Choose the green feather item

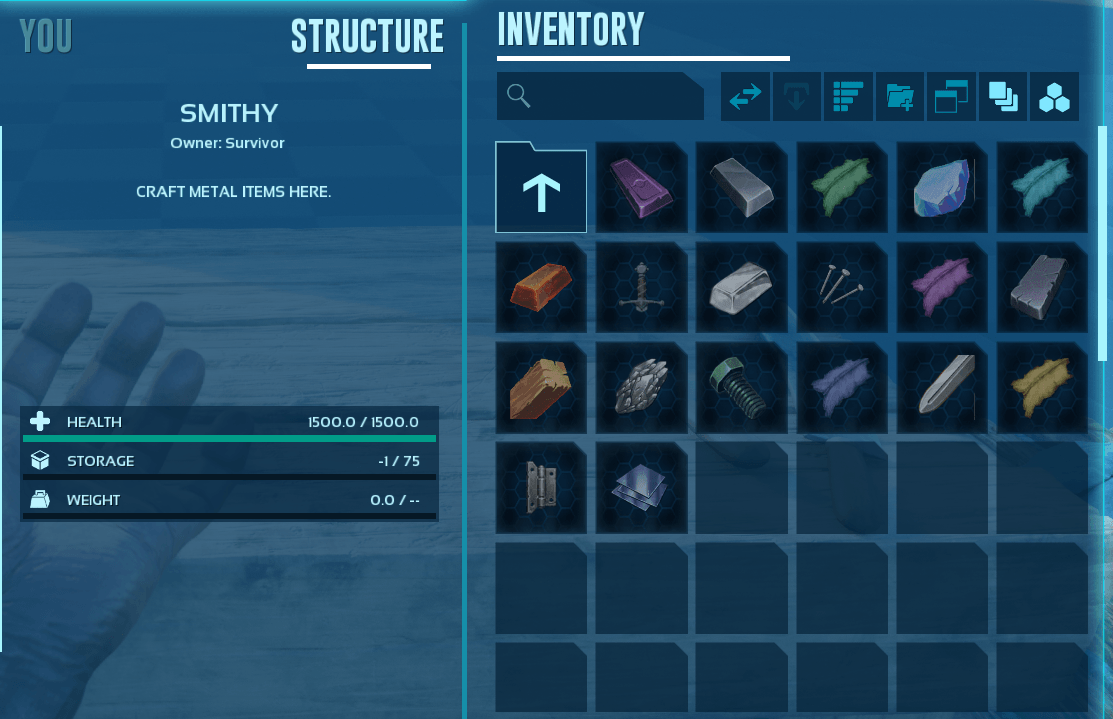coord(842,188)
